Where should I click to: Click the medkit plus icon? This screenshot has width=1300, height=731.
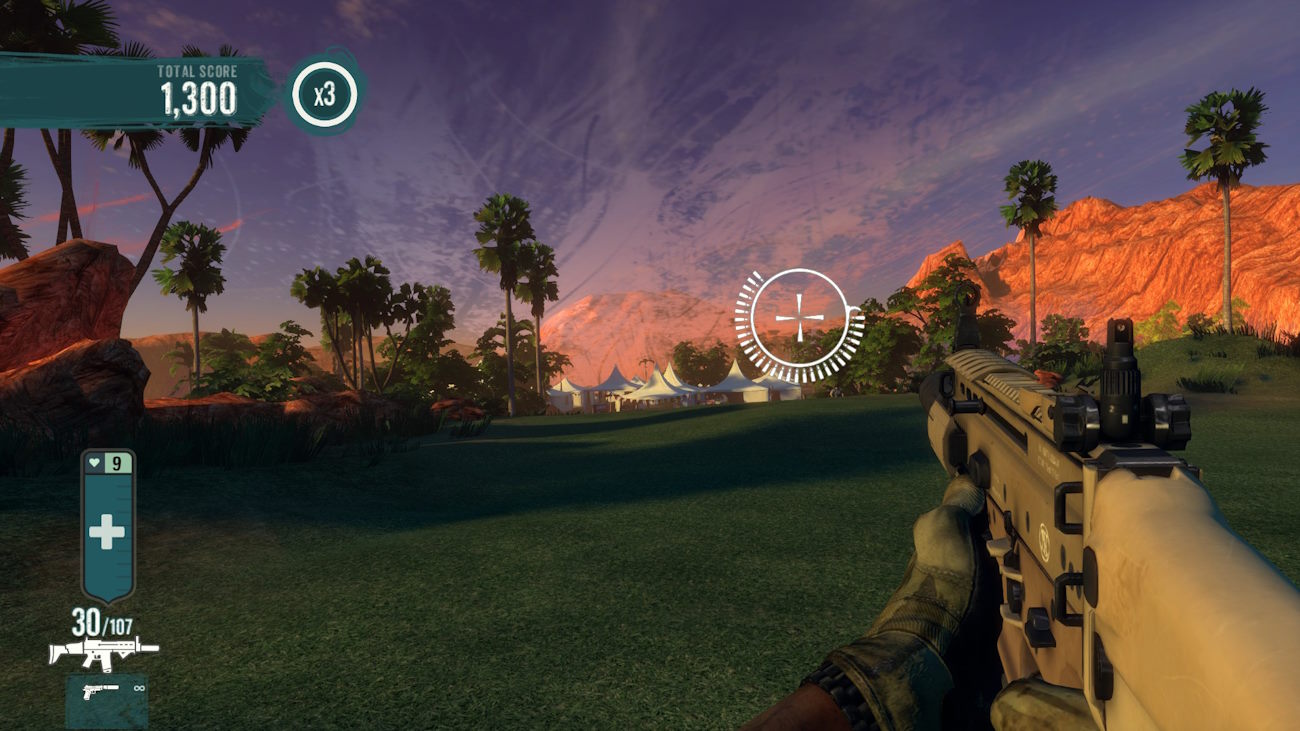coord(107,532)
